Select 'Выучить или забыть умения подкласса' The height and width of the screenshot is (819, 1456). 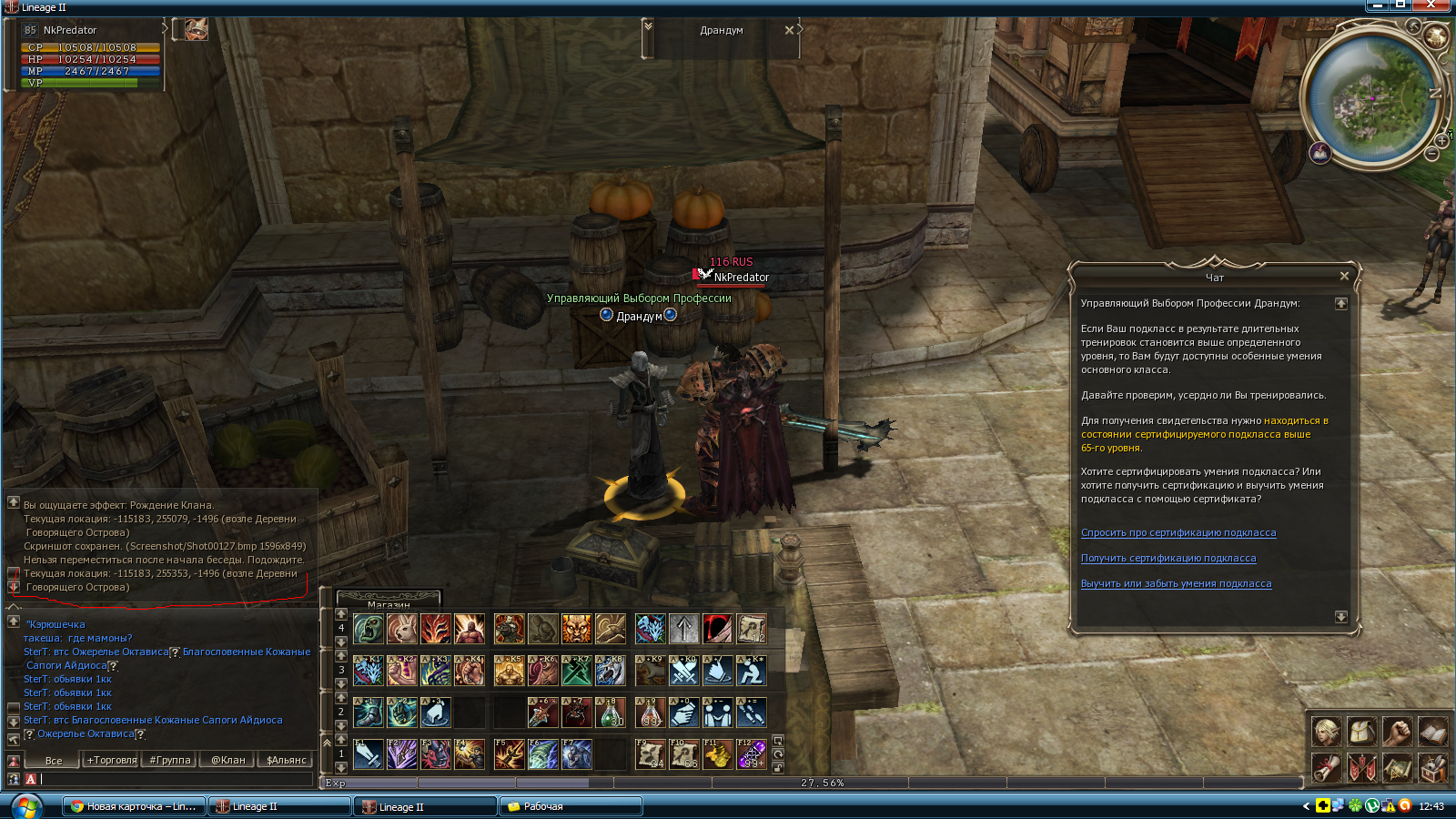pyautogui.click(x=1176, y=584)
